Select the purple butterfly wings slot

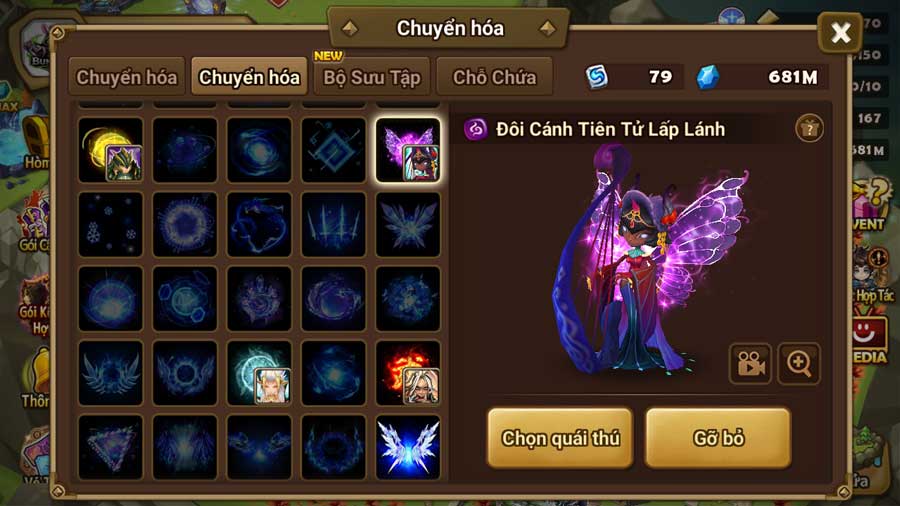pyautogui.click(x=408, y=150)
